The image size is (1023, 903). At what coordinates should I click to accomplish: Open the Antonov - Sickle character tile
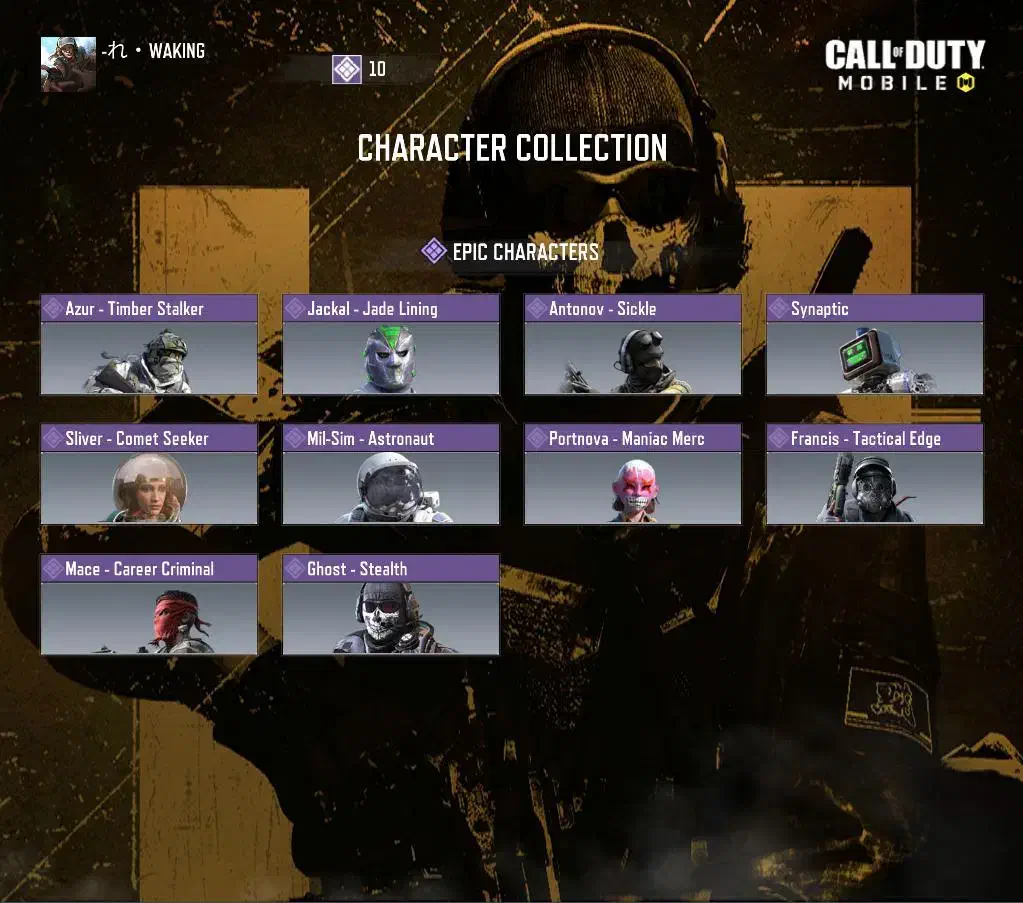click(x=633, y=345)
